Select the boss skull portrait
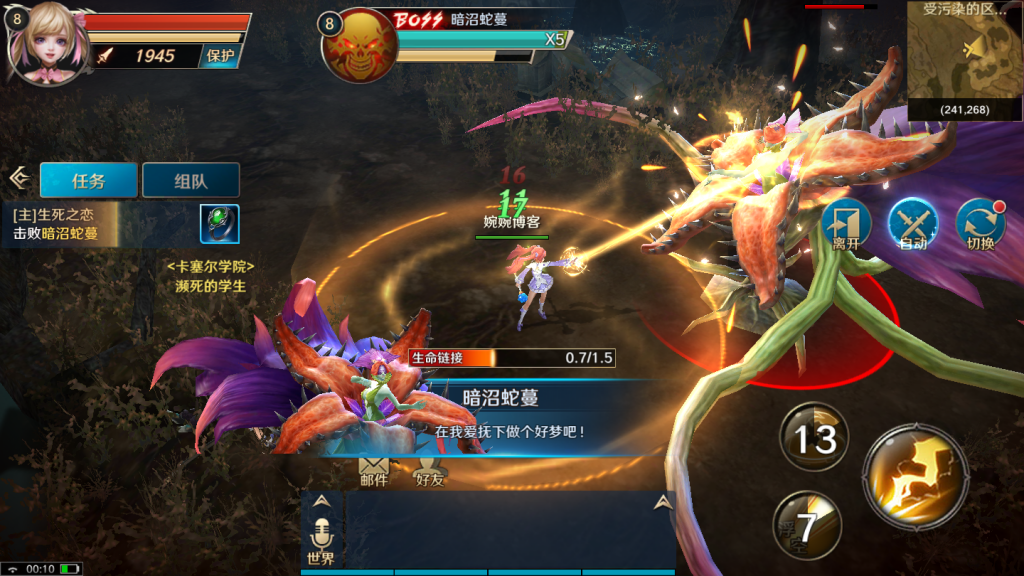The height and width of the screenshot is (576, 1024). tap(358, 47)
